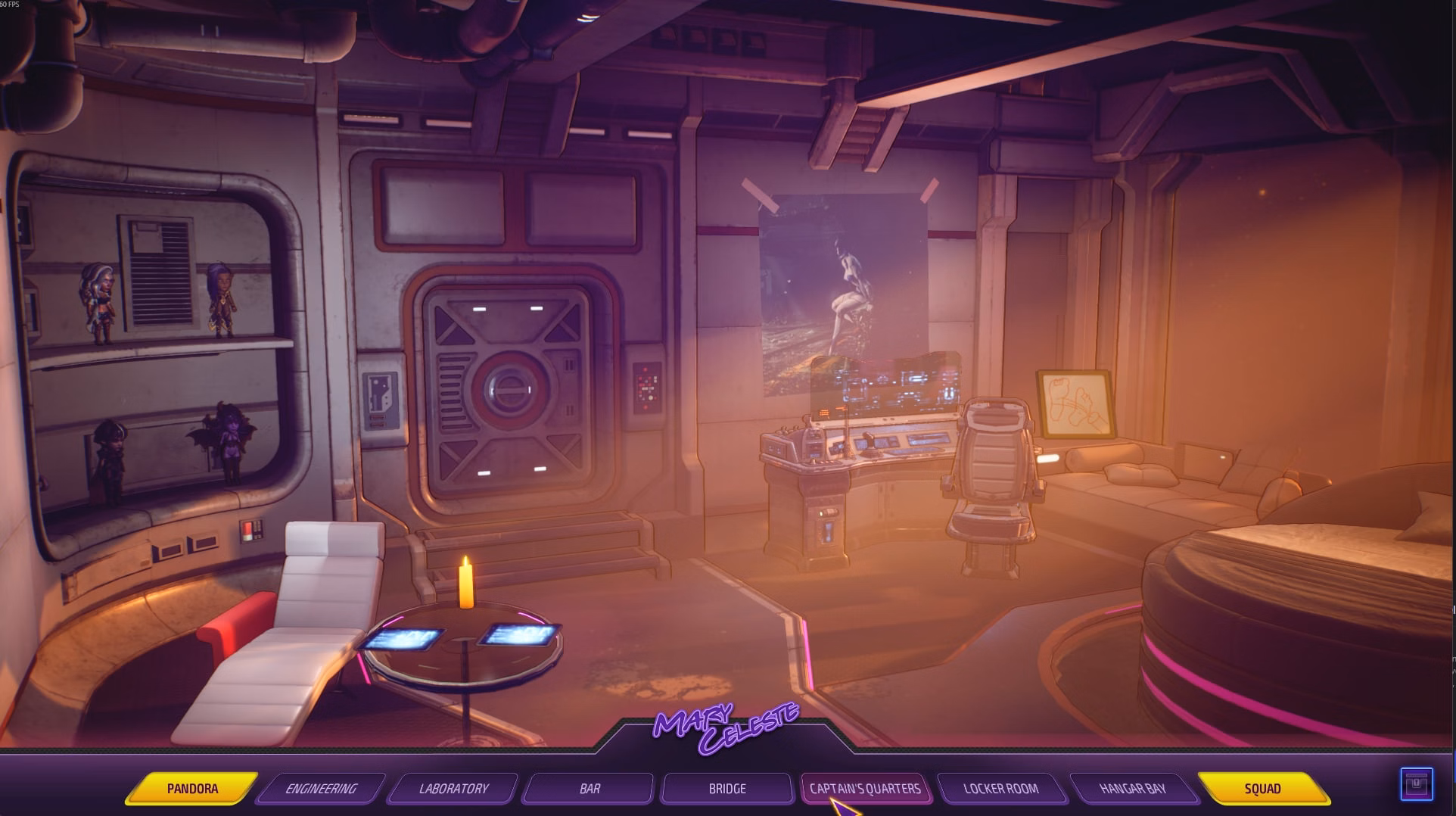Enter the Locker Room

point(1000,789)
